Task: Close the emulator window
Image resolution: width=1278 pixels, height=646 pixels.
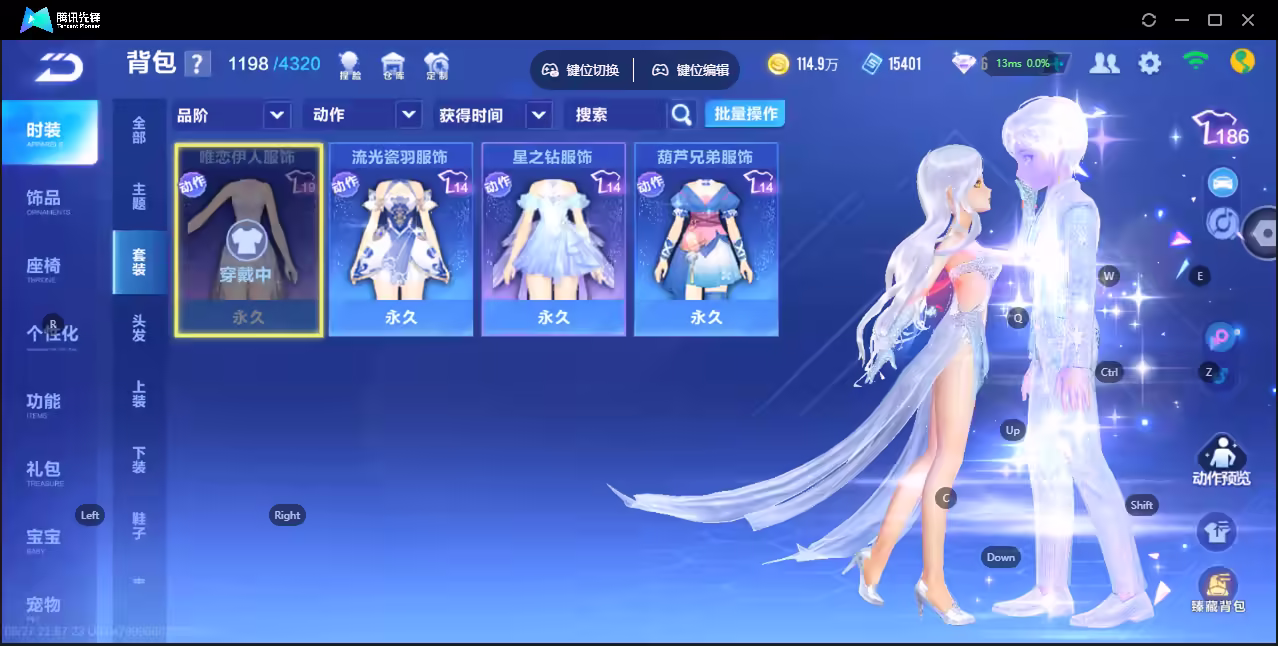Action: [1248, 20]
